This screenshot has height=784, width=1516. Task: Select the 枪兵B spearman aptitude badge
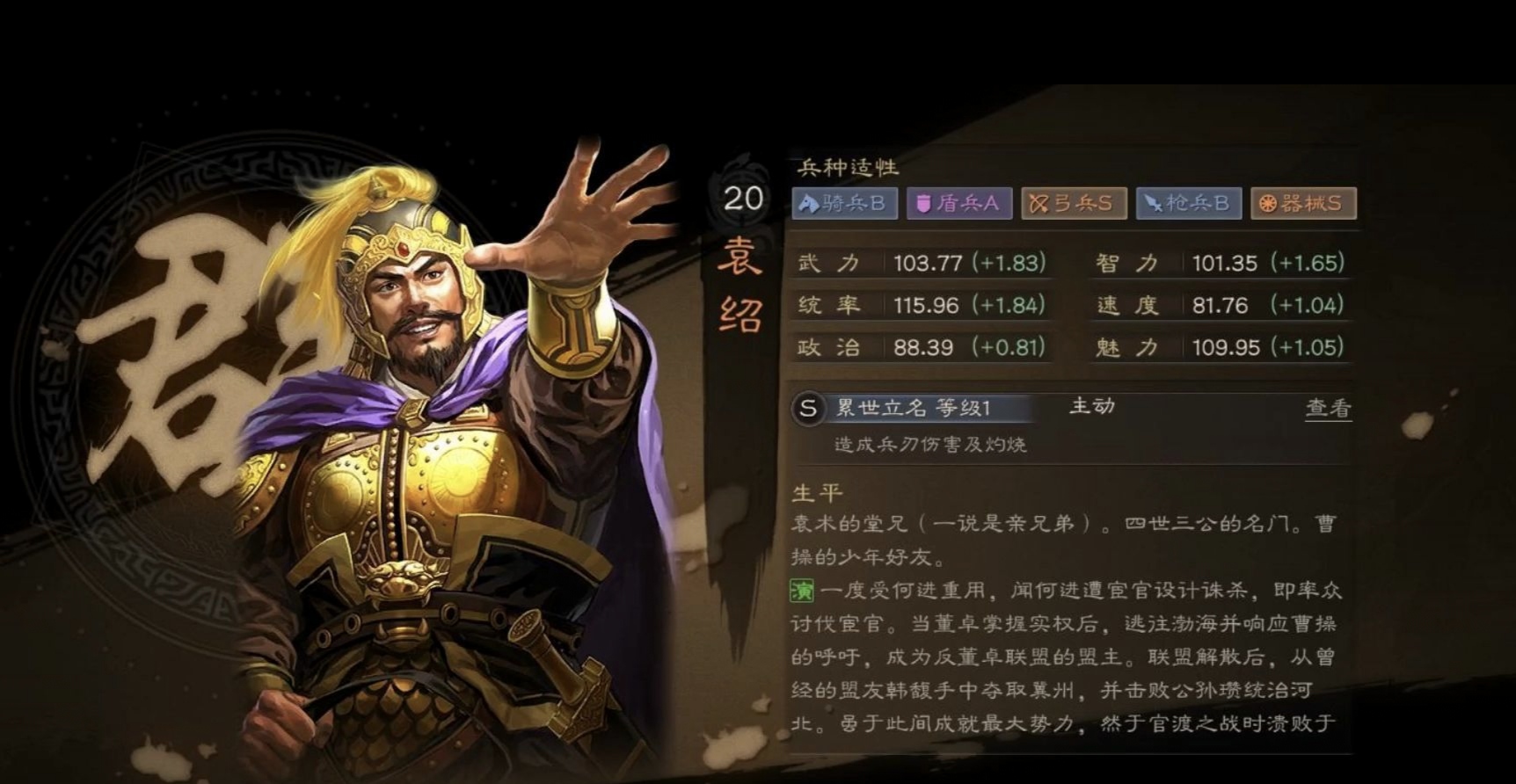tap(1189, 203)
